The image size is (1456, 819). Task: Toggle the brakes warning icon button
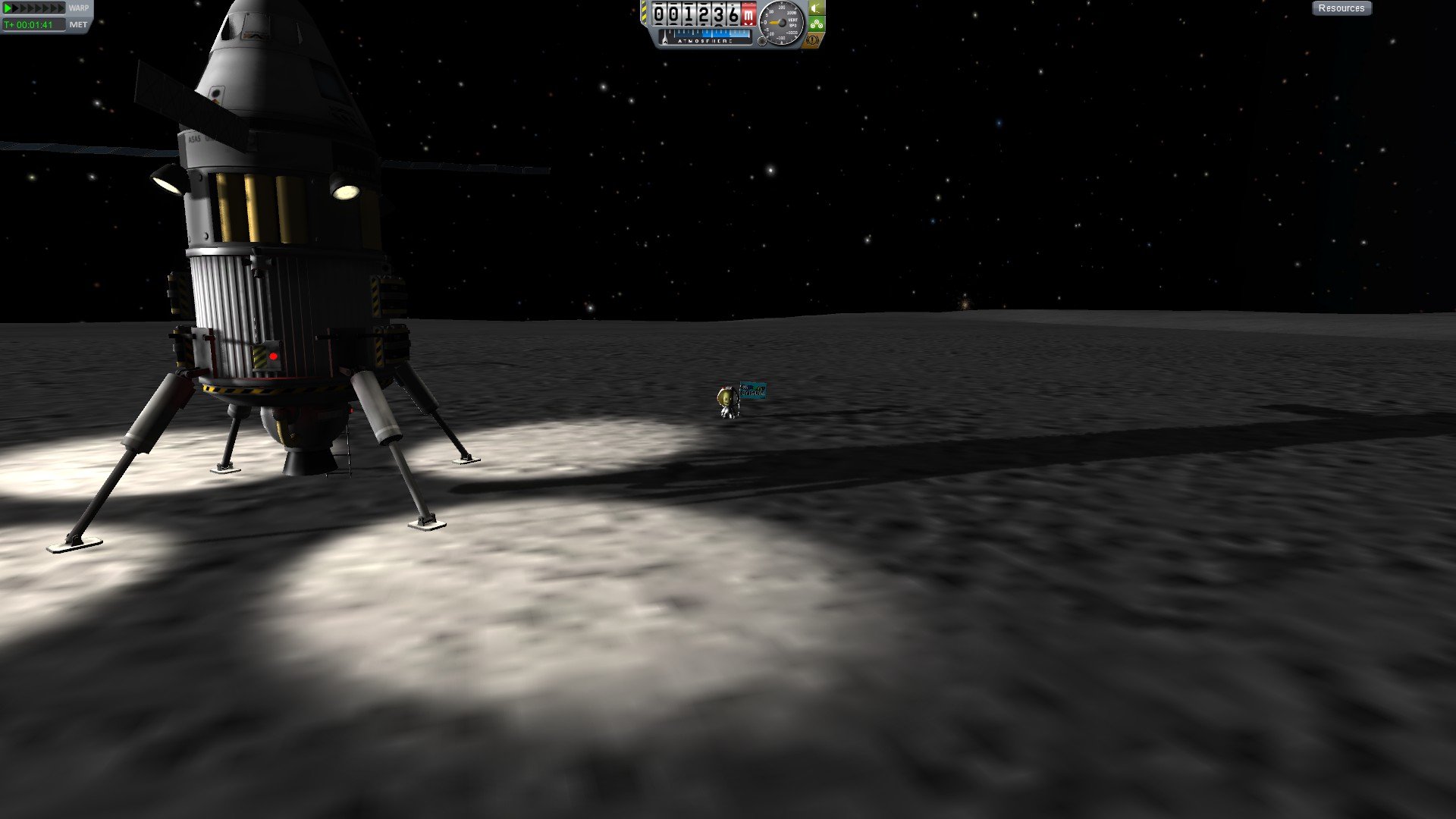pyautogui.click(x=812, y=39)
